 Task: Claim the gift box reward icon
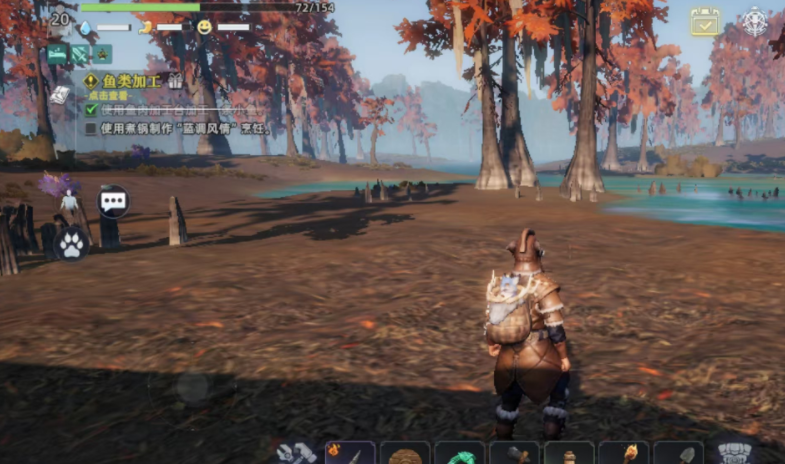(x=175, y=81)
